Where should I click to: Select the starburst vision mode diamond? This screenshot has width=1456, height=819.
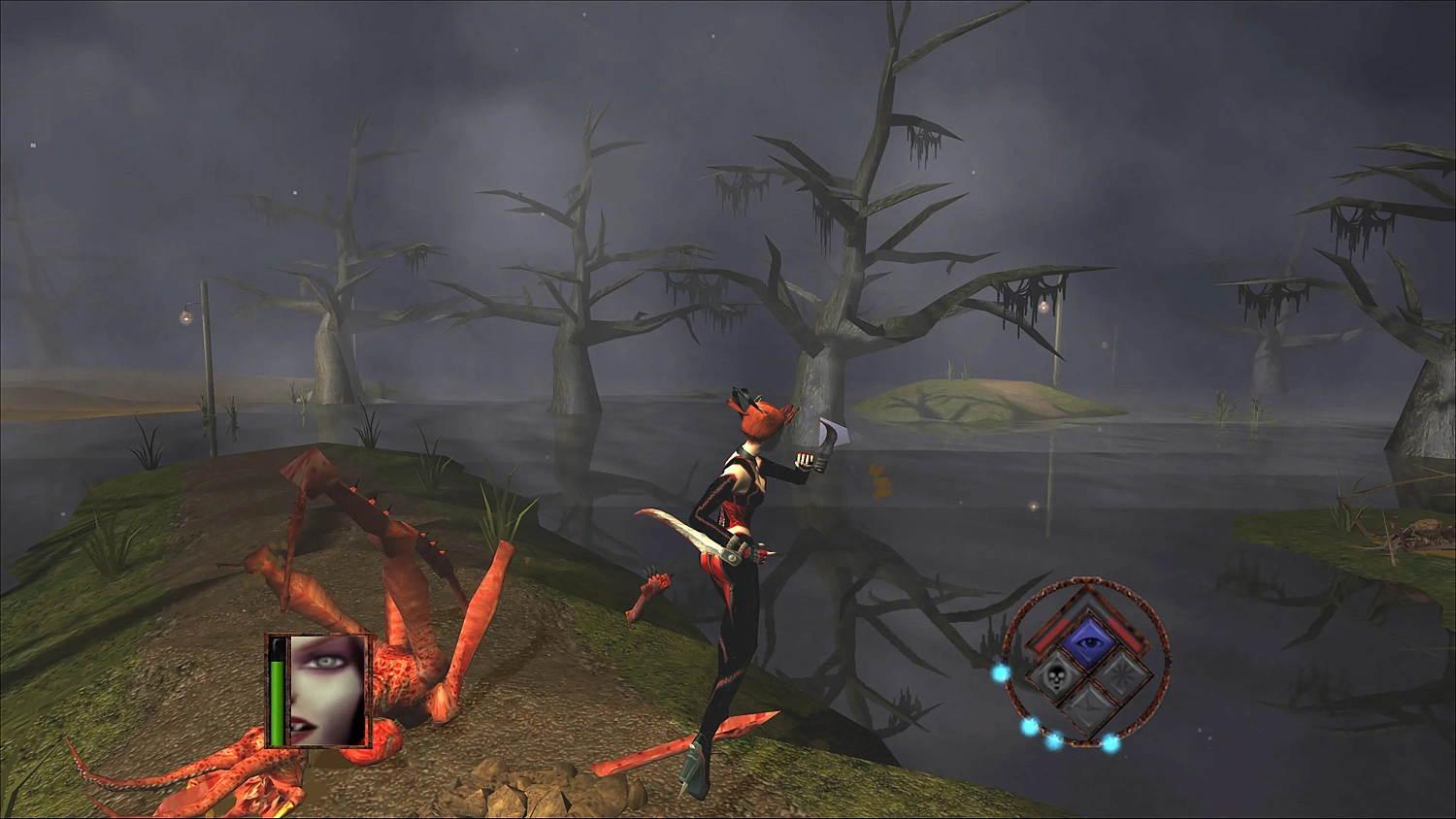point(1121,679)
